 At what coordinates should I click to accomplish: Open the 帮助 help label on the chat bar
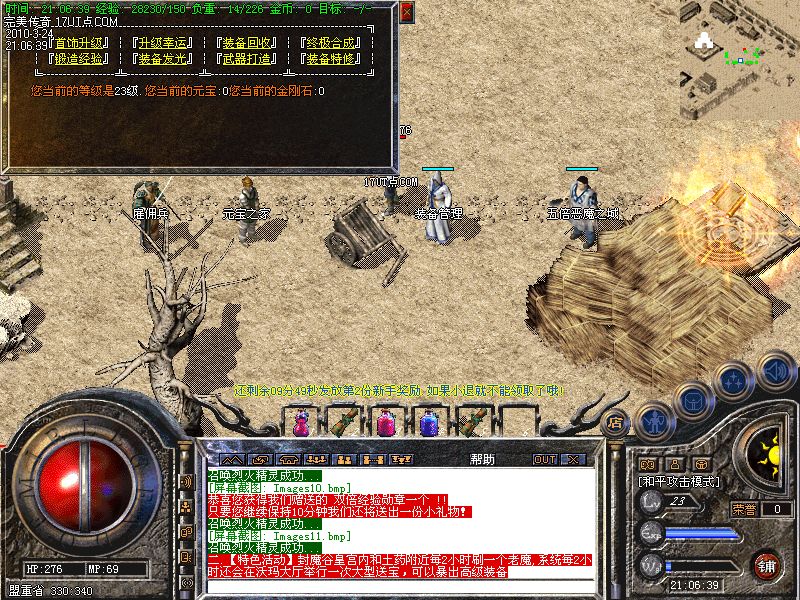[x=481, y=460]
